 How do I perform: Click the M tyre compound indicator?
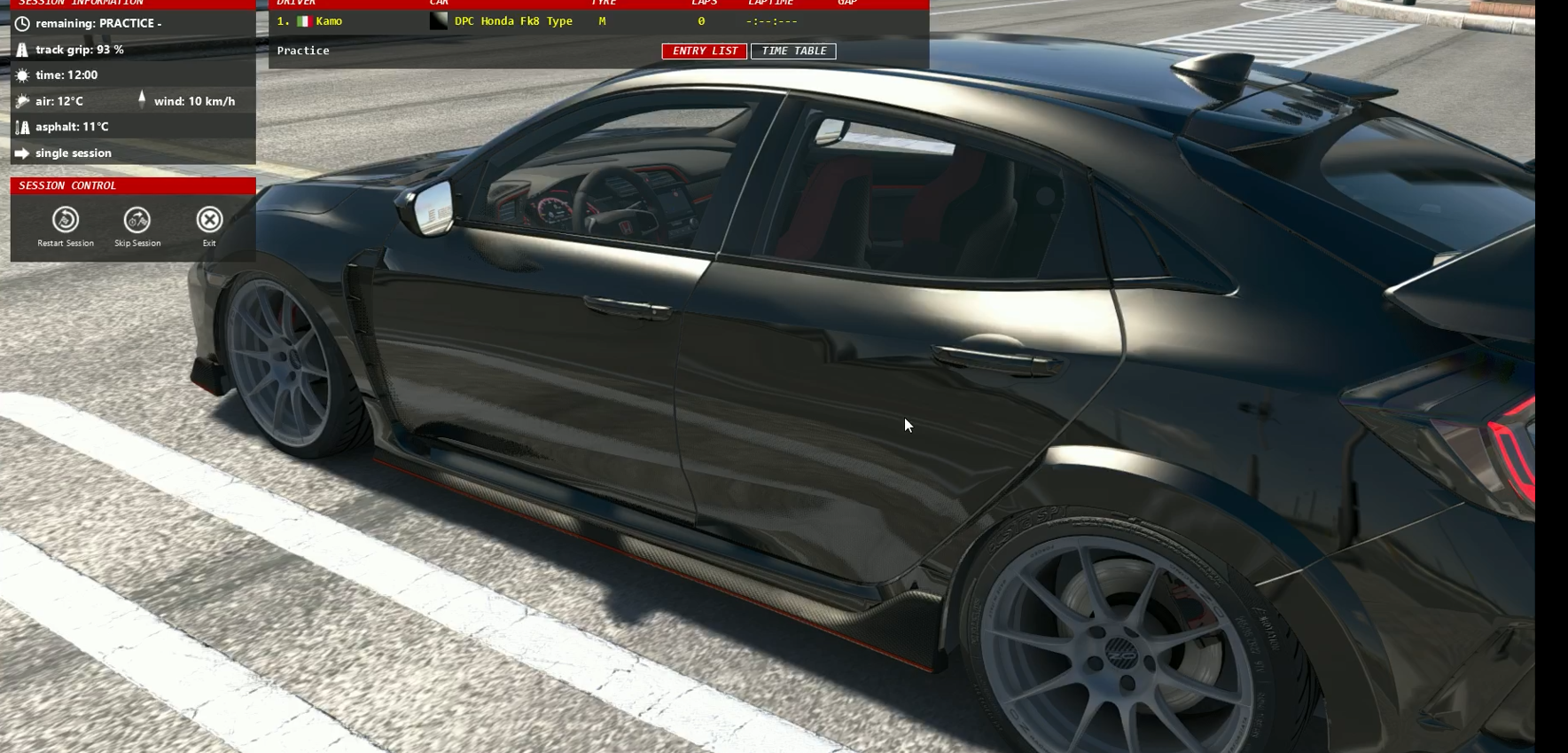(601, 20)
